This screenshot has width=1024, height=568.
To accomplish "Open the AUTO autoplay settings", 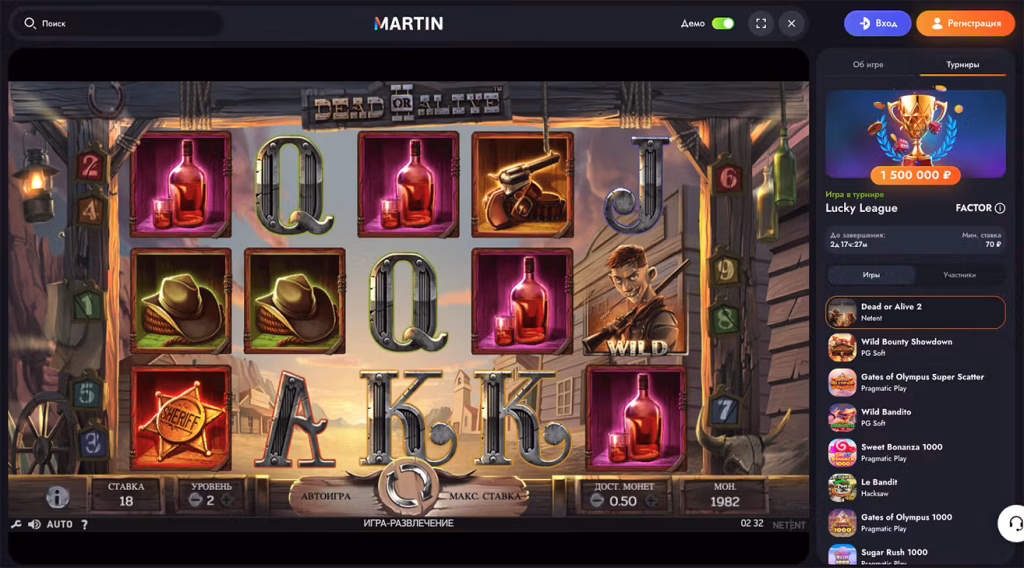I will coord(60,524).
